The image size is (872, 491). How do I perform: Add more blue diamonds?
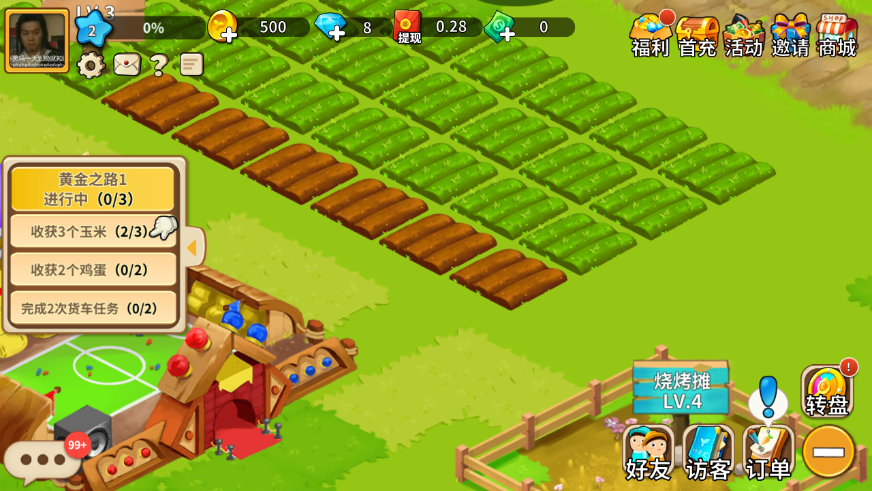point(331,27)
